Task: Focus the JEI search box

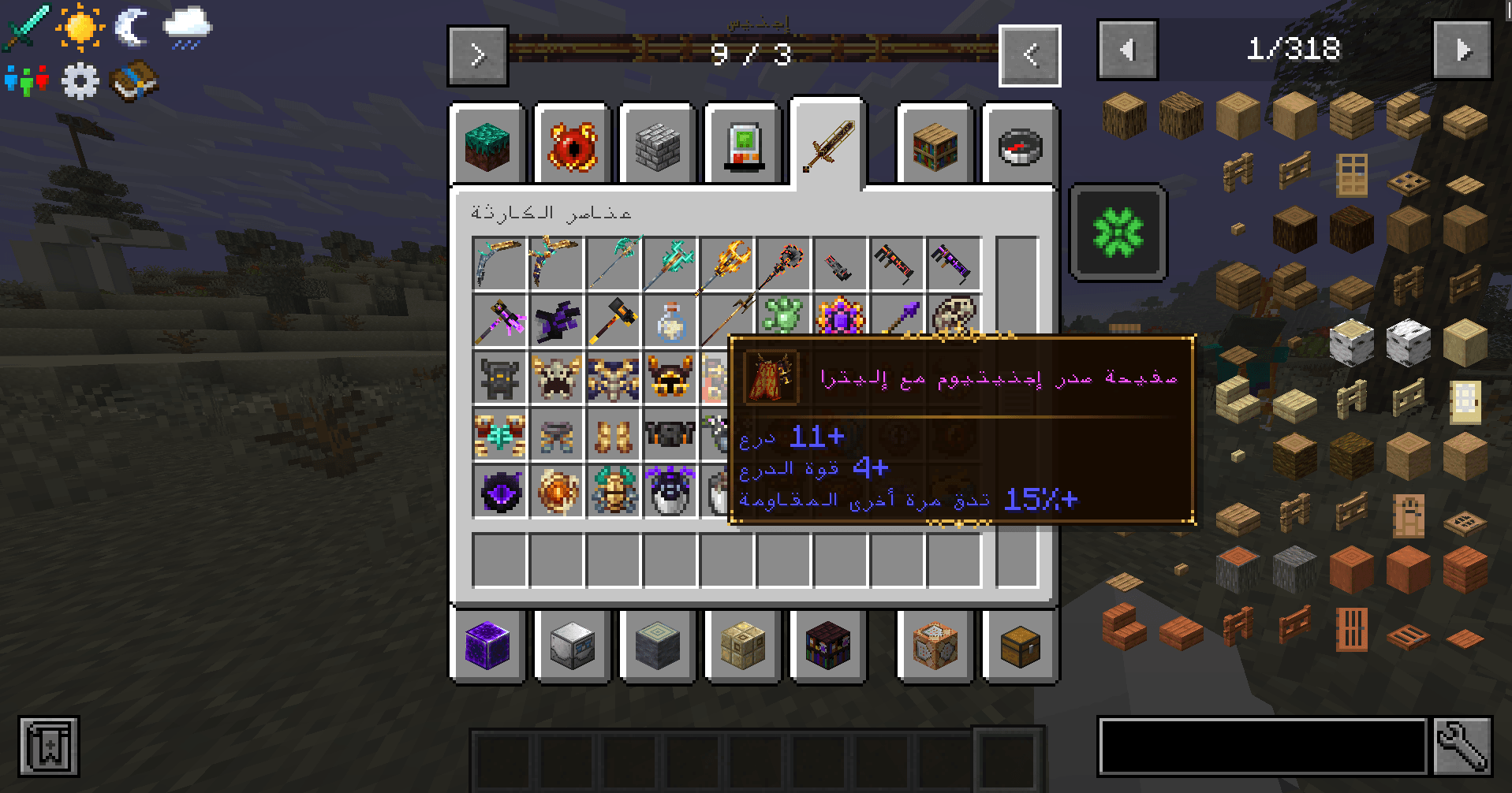Action: (1262, 746)
